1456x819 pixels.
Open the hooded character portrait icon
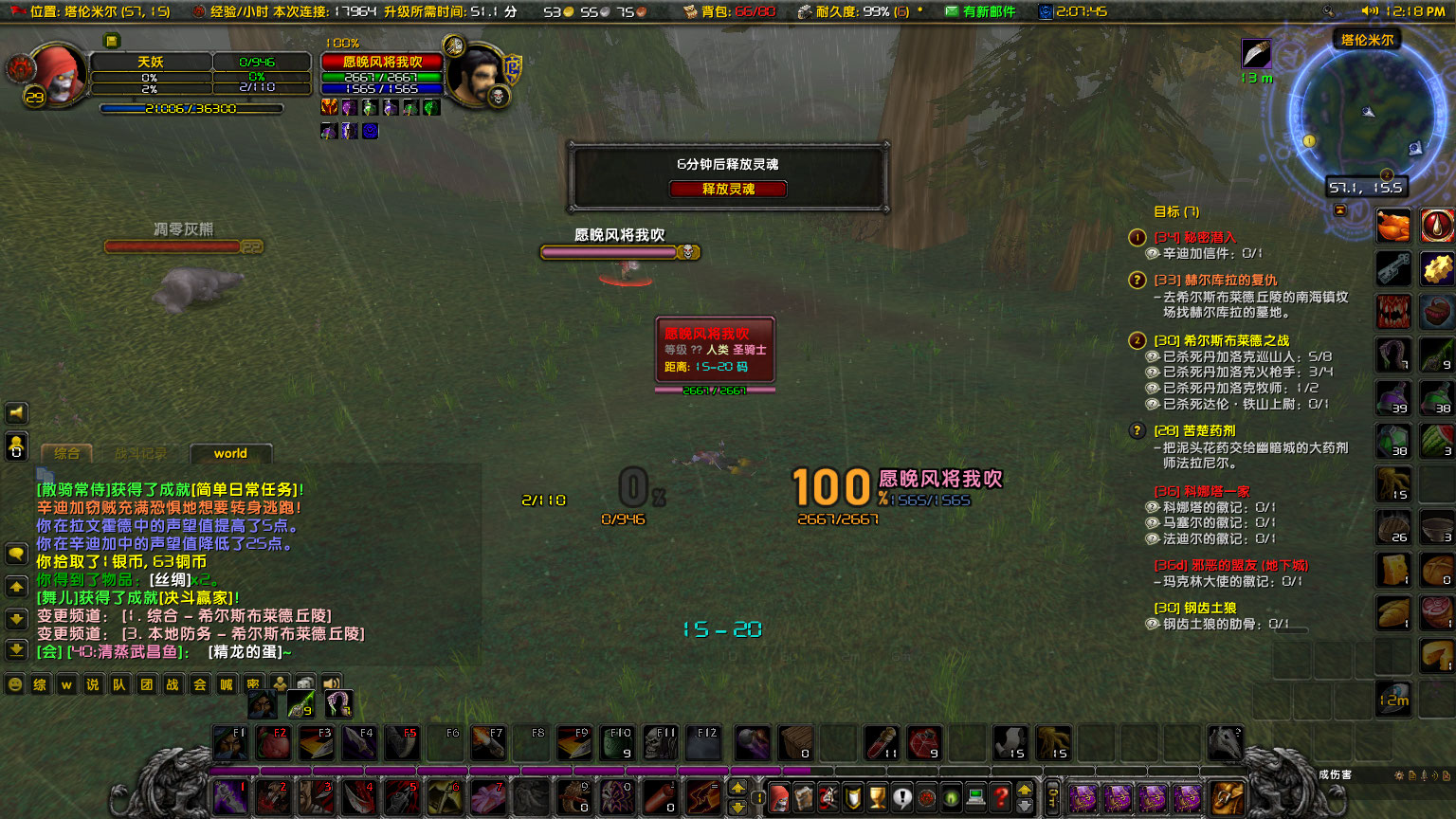[779, 797]
